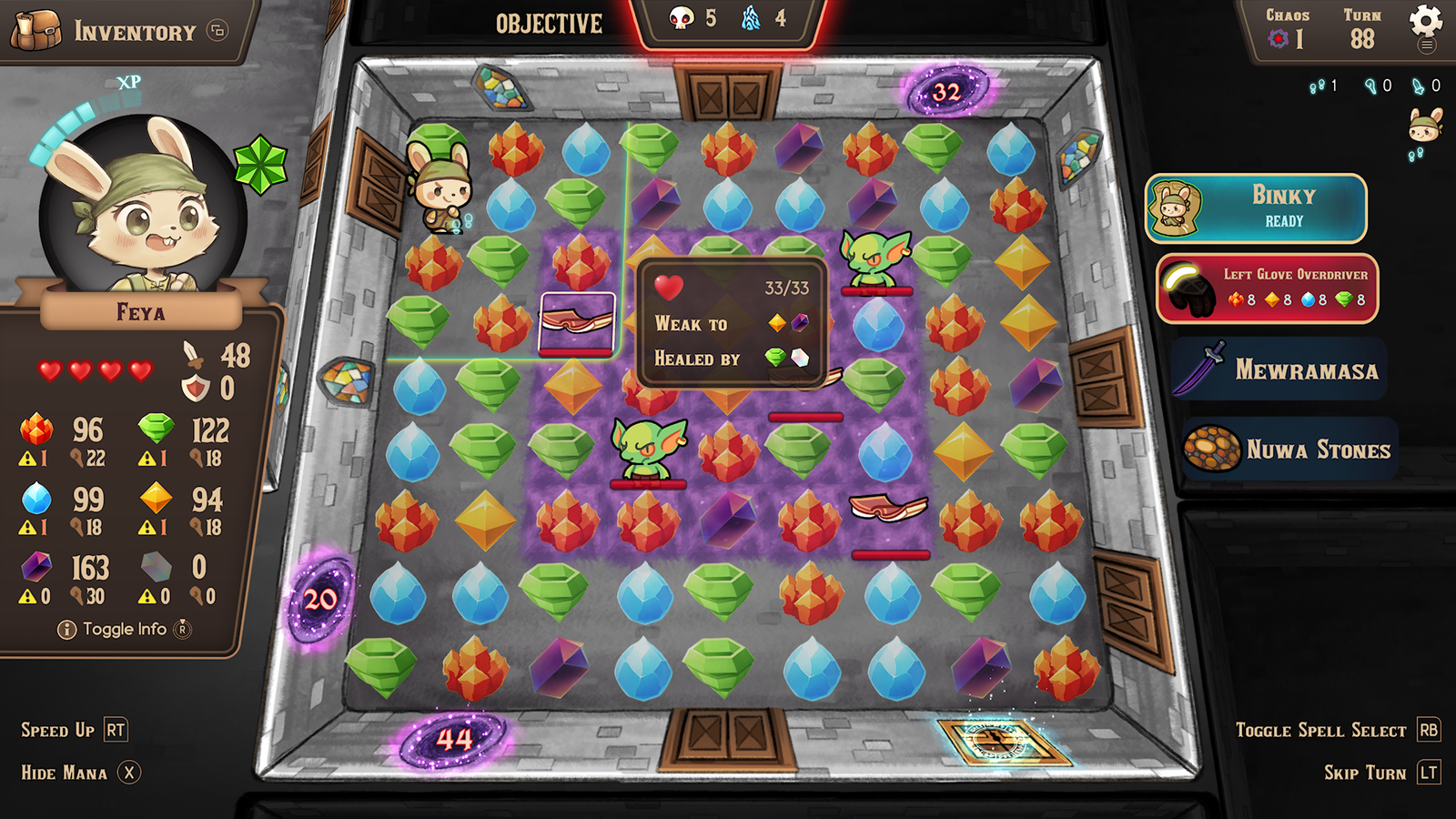The image size is (1456, 819).
Task: Activate the Left Glove Overdriver spell
Action: [x=1267, y=288]
